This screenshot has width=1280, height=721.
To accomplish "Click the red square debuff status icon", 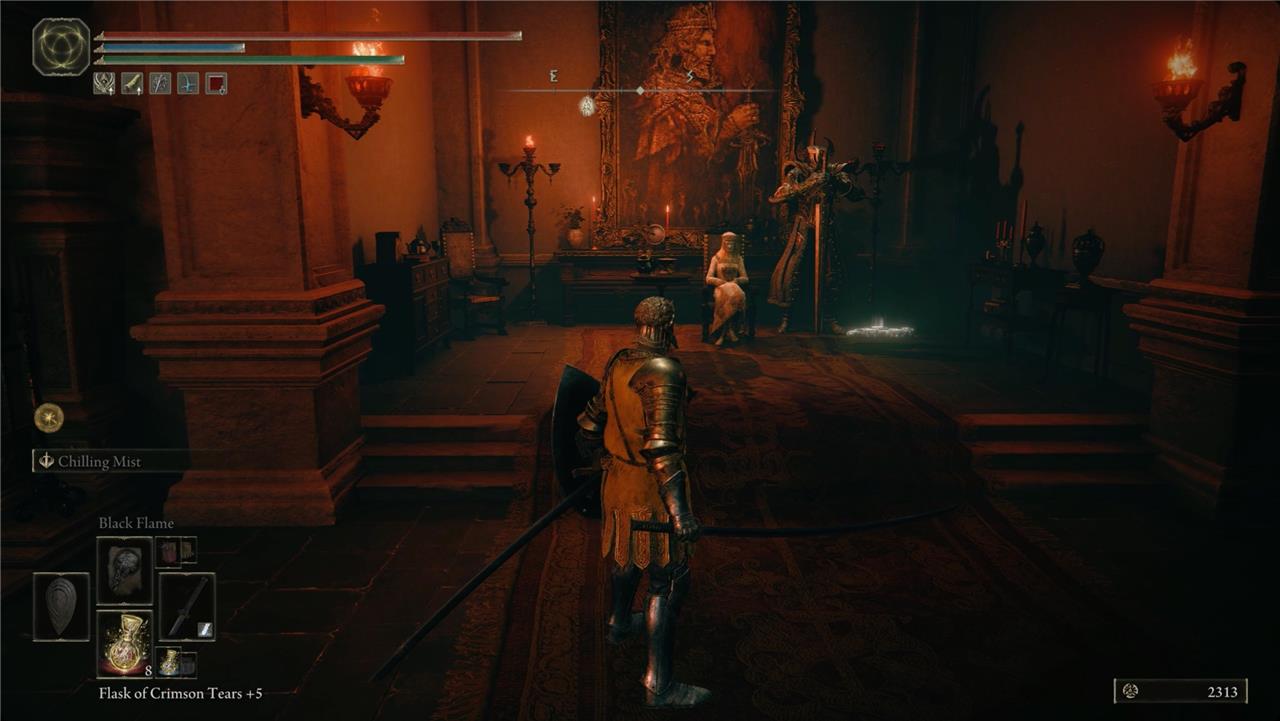I will (x=216, y=83).
